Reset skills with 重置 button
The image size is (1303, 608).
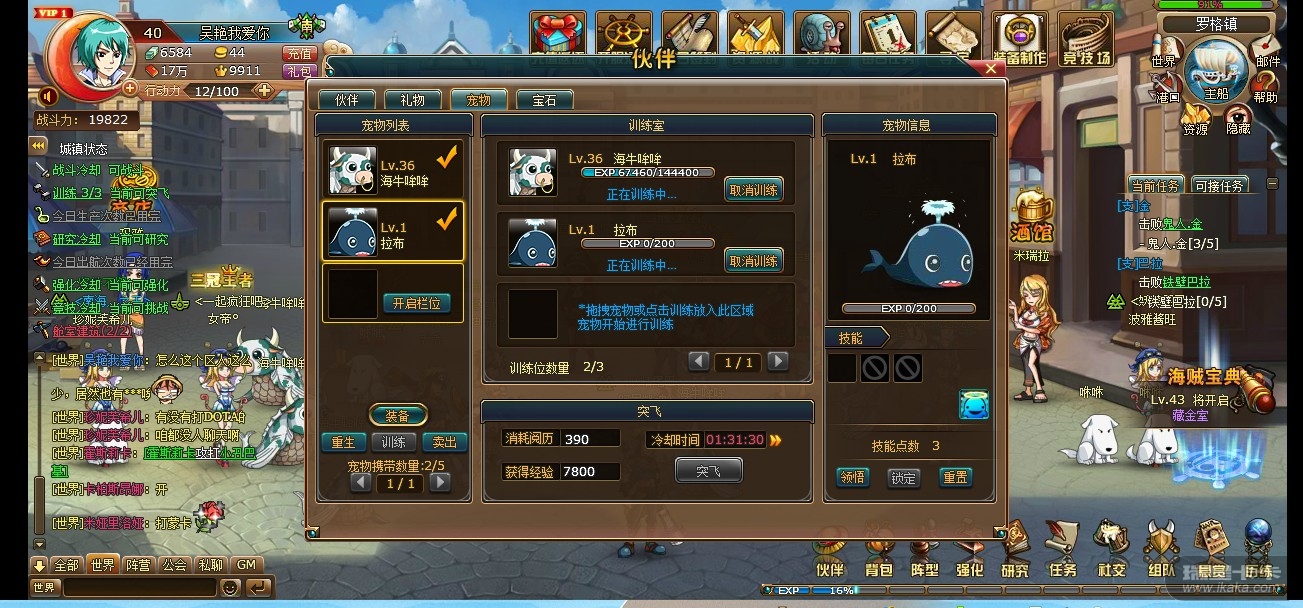(955, 478)
